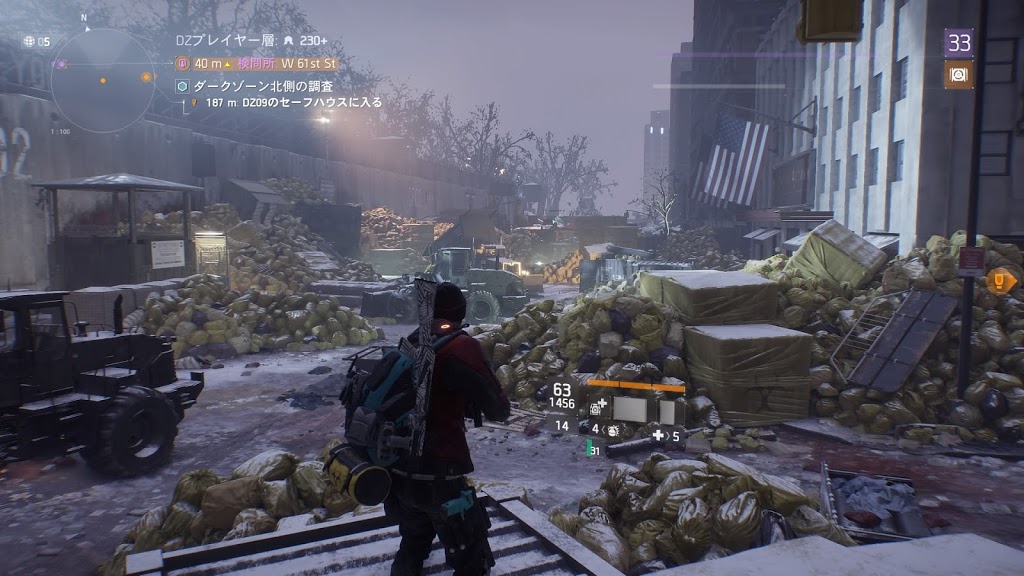The width and height of the screenshot is (1024, 576).
Task: Select the orange marker on the minimap edge
Action: tap(146, 77)
